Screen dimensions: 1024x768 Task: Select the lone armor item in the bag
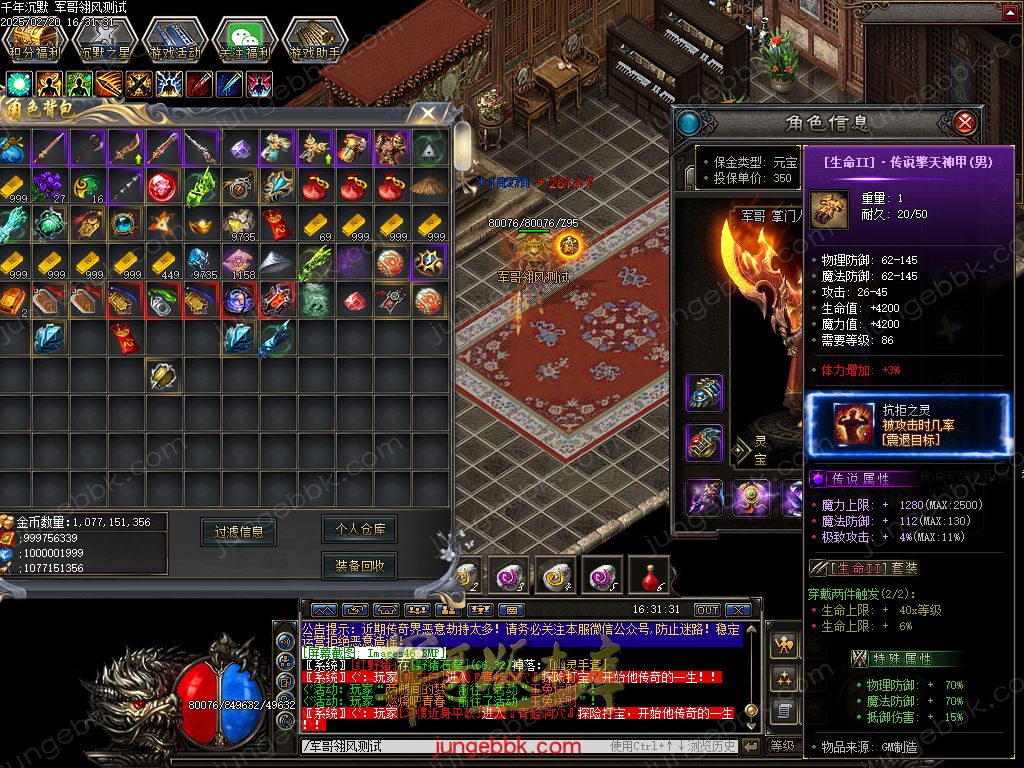point(163,375)
